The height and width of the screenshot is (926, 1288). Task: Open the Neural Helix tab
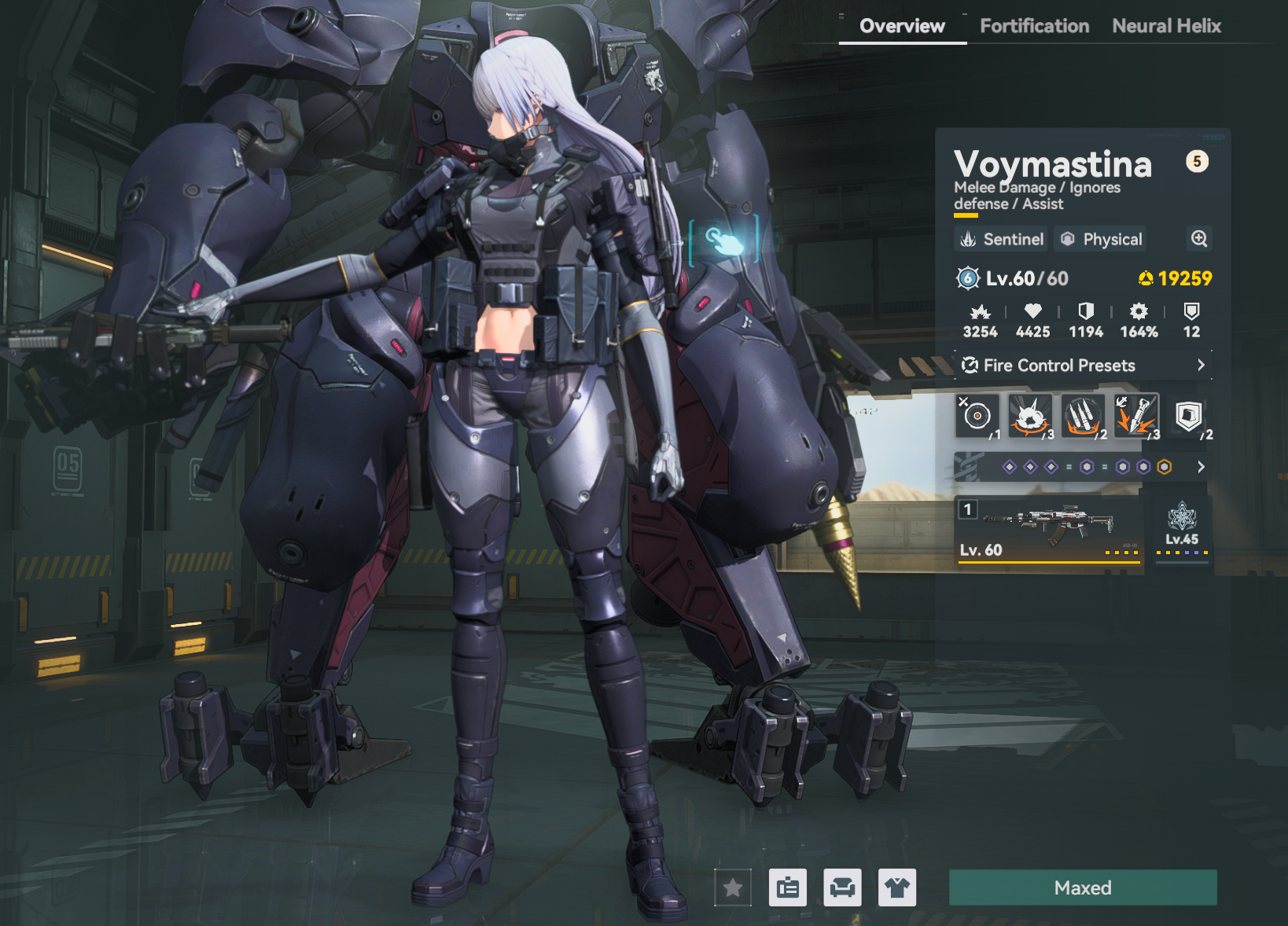(1166, 26)
